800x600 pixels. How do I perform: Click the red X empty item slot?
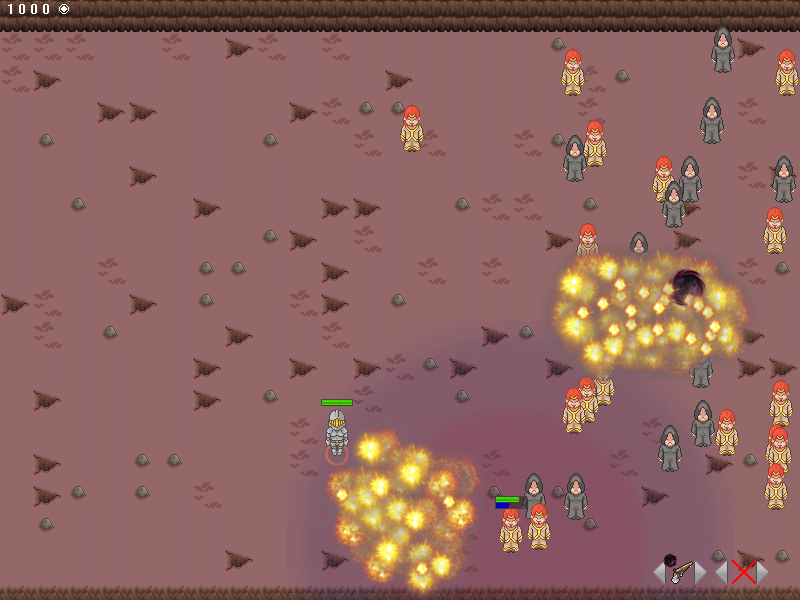tap(742, 572)
